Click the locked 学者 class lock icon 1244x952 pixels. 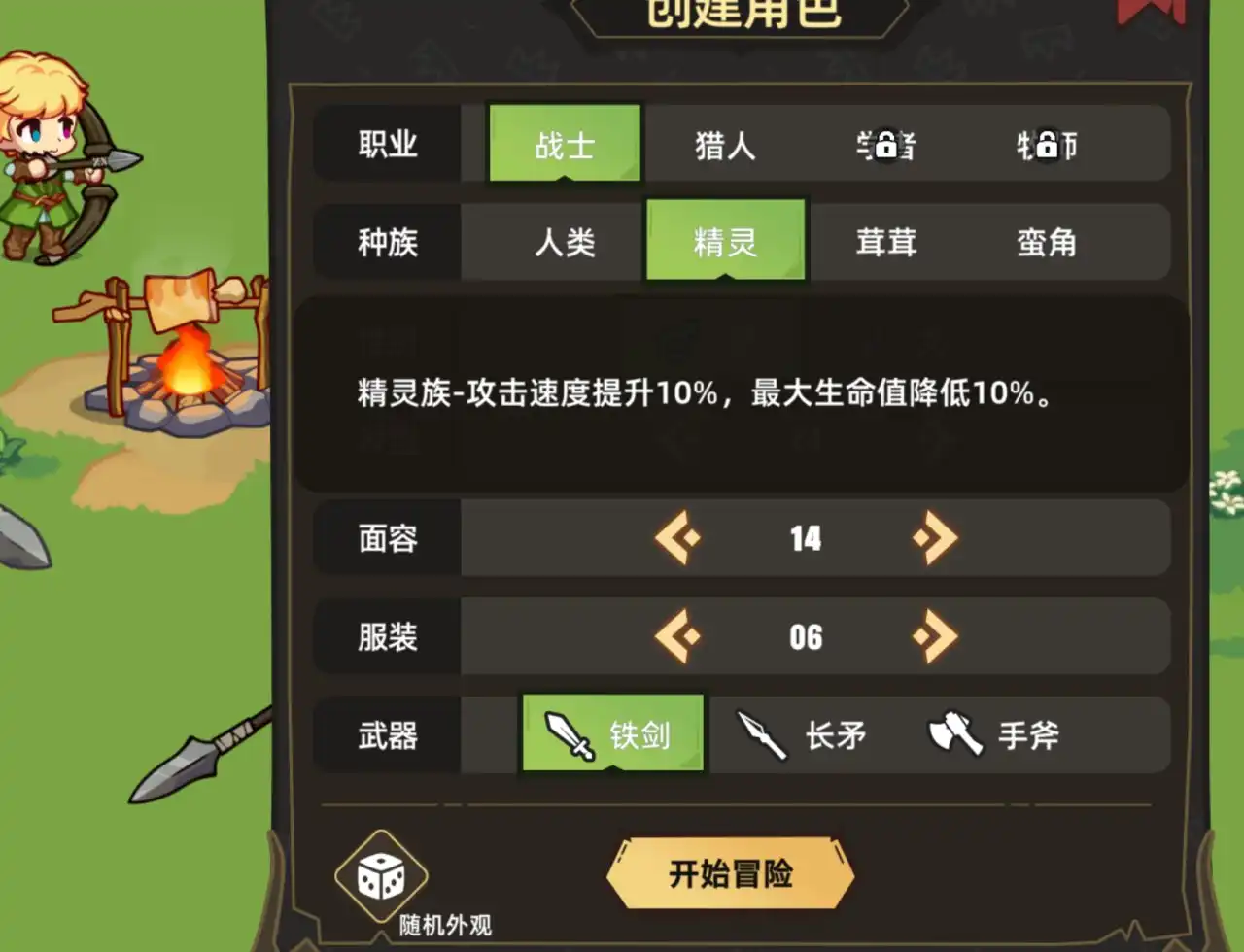885,144
